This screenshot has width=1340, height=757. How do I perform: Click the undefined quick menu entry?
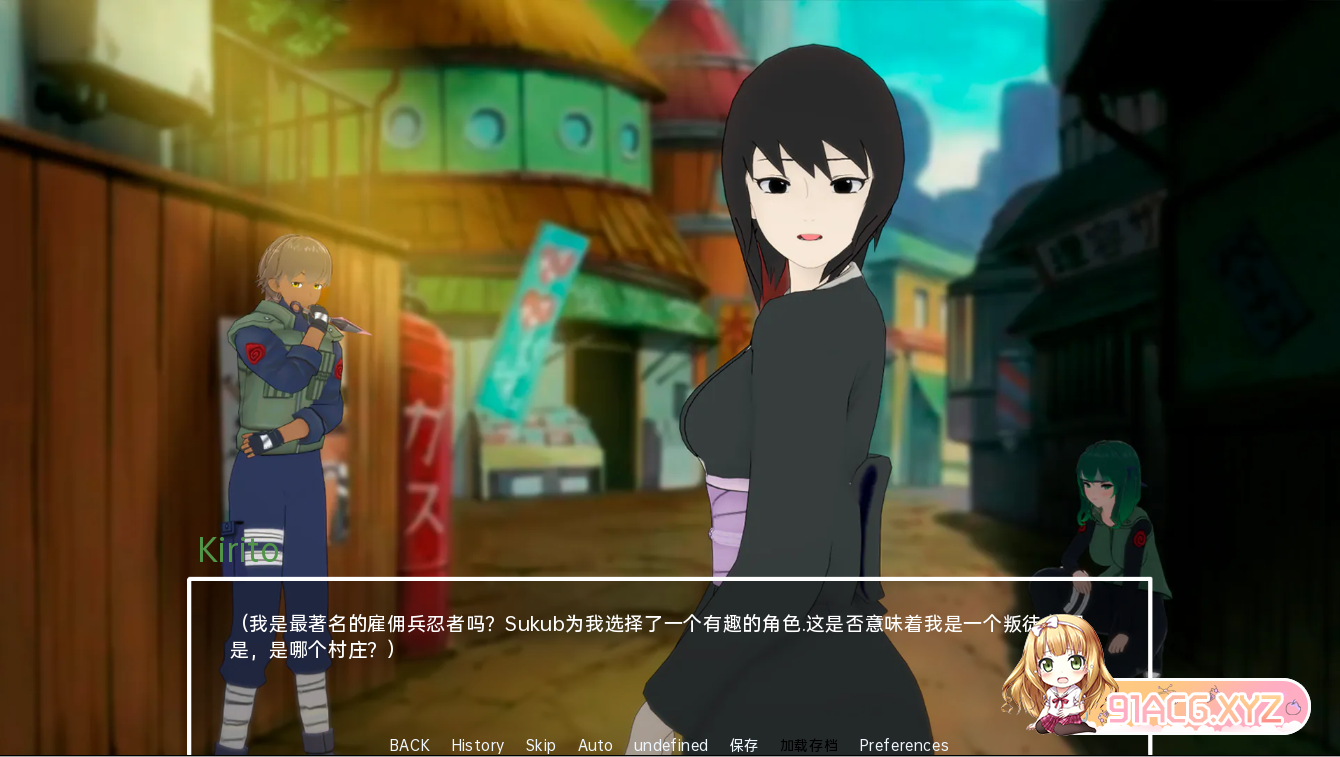[670, 745]
